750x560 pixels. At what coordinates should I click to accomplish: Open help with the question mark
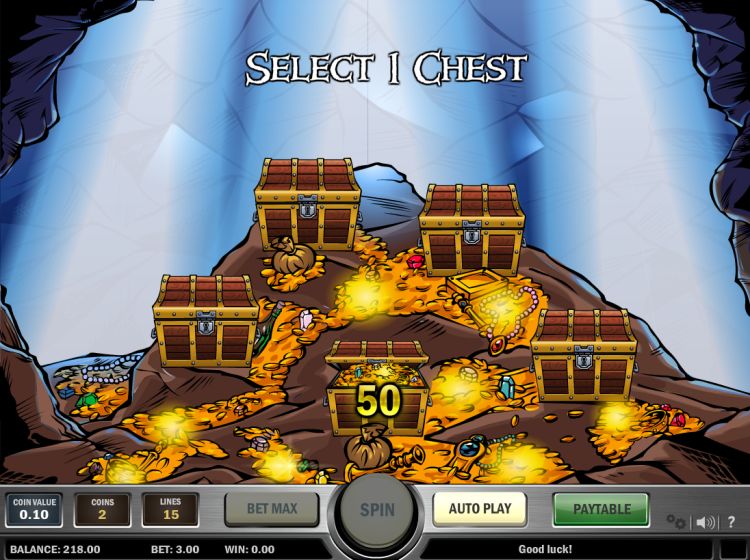[x=731, y=522]
